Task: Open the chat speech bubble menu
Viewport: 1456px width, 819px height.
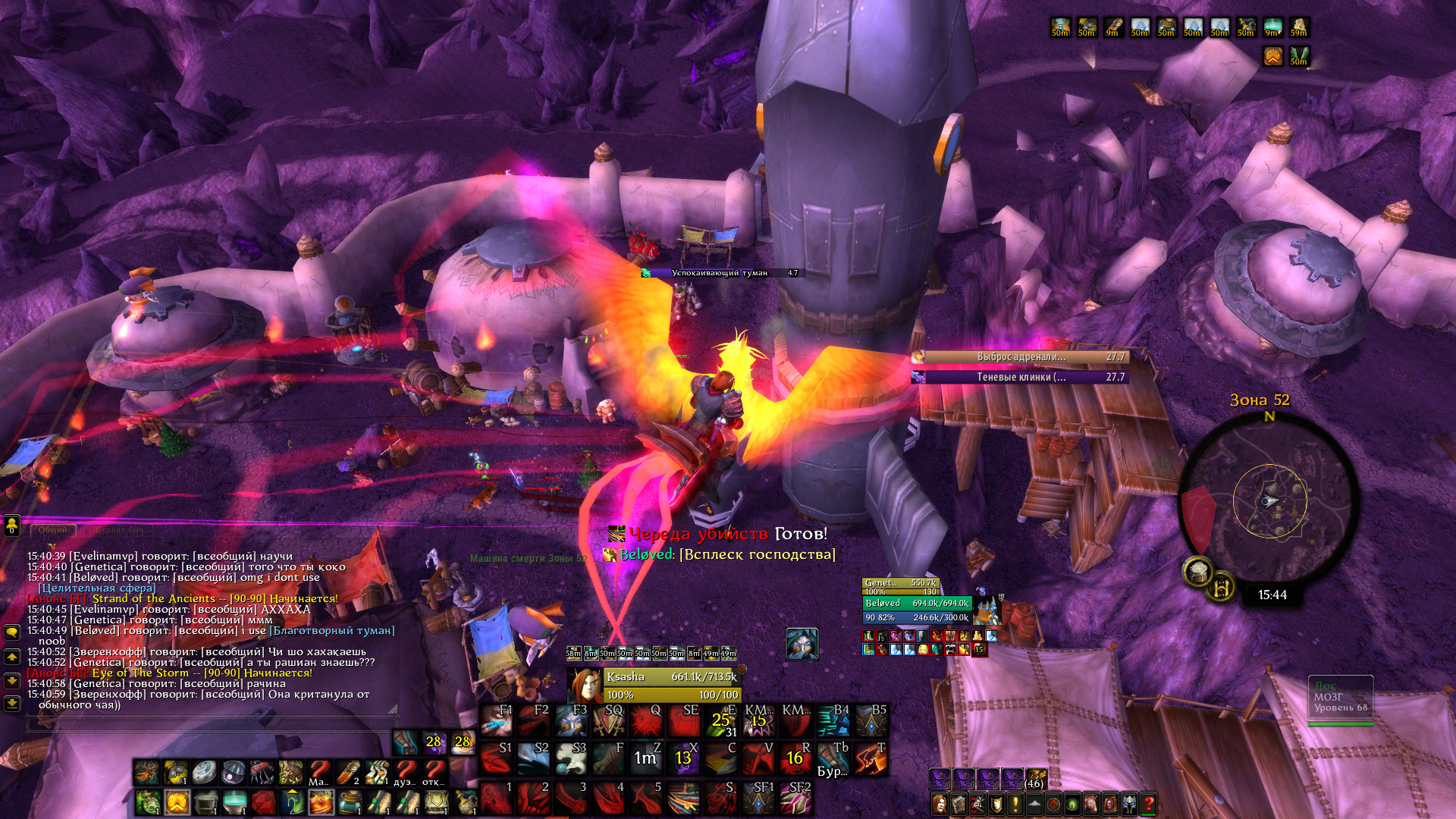Action: point(12,632)
